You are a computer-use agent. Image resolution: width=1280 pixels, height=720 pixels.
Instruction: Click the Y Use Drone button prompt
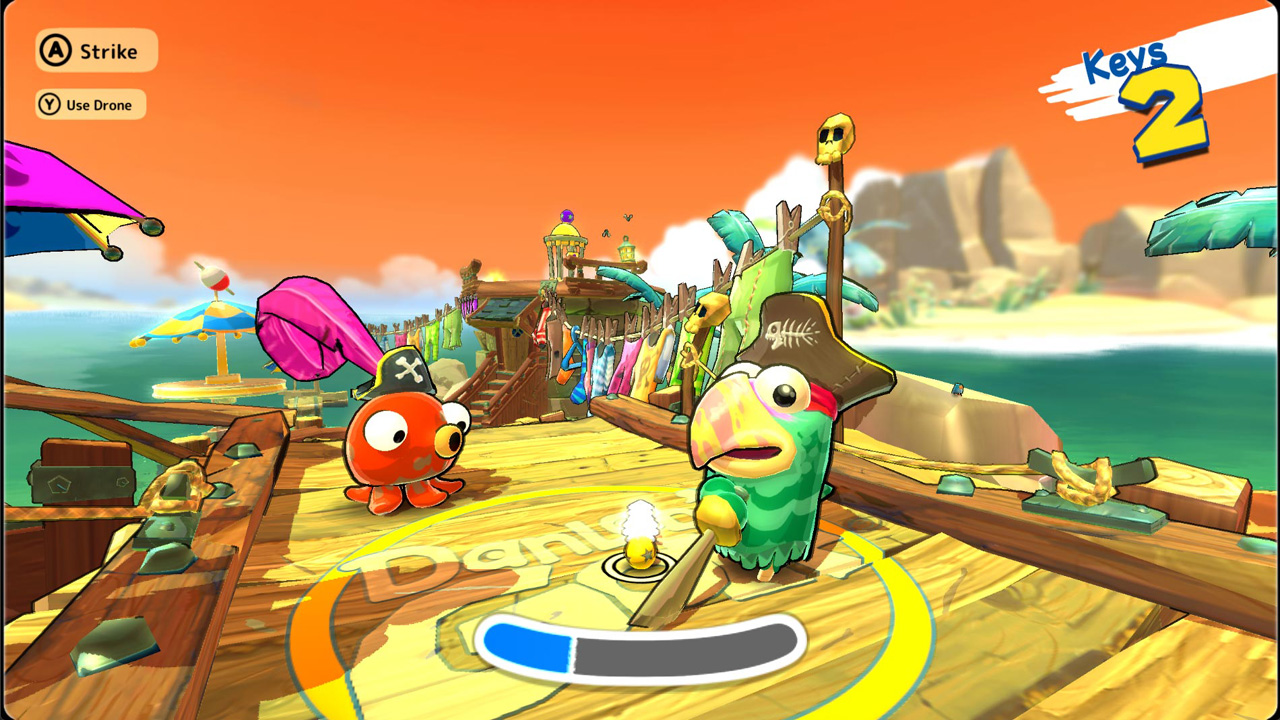89,104
